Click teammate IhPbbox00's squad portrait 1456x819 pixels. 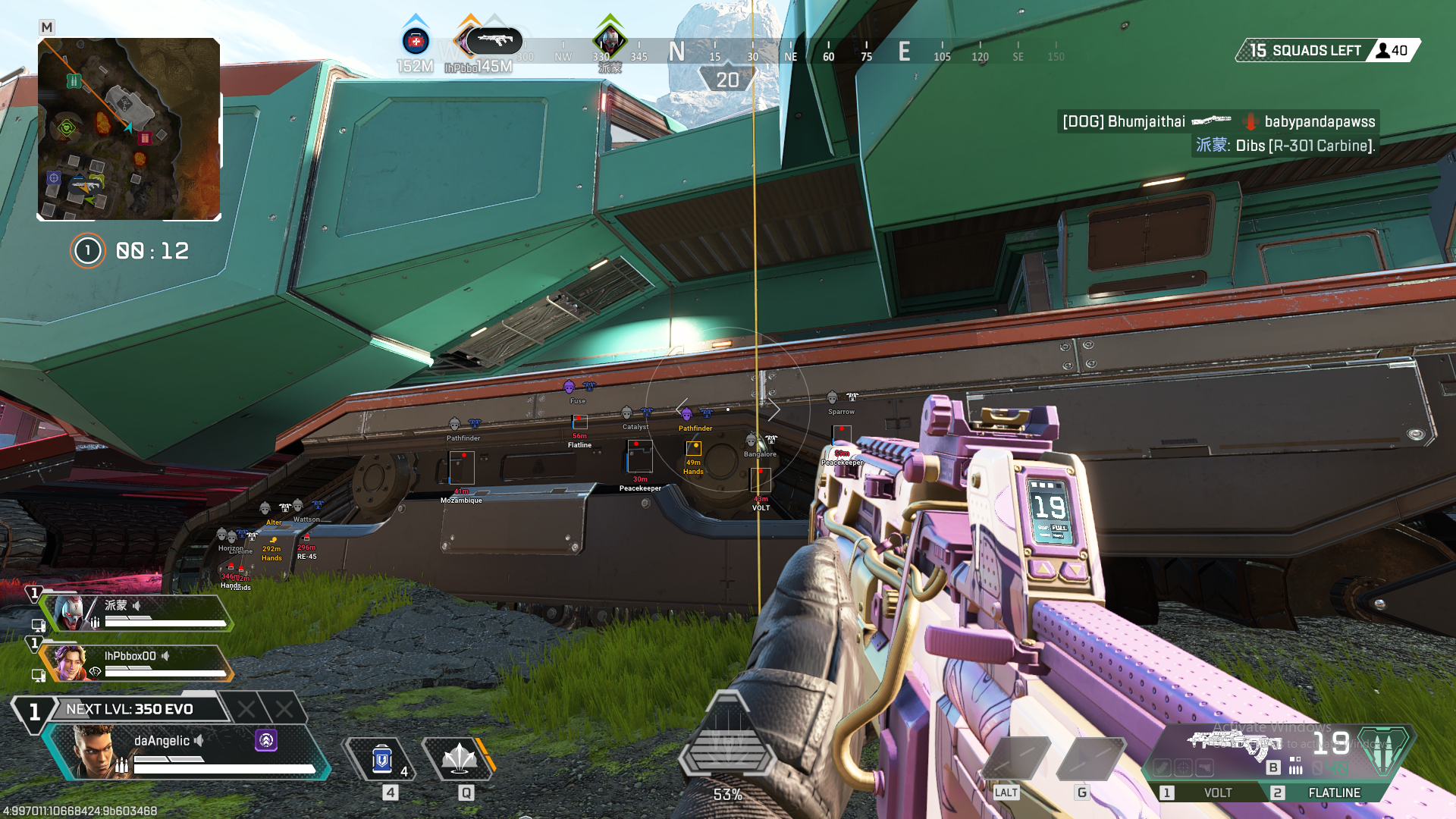point(70,664)
